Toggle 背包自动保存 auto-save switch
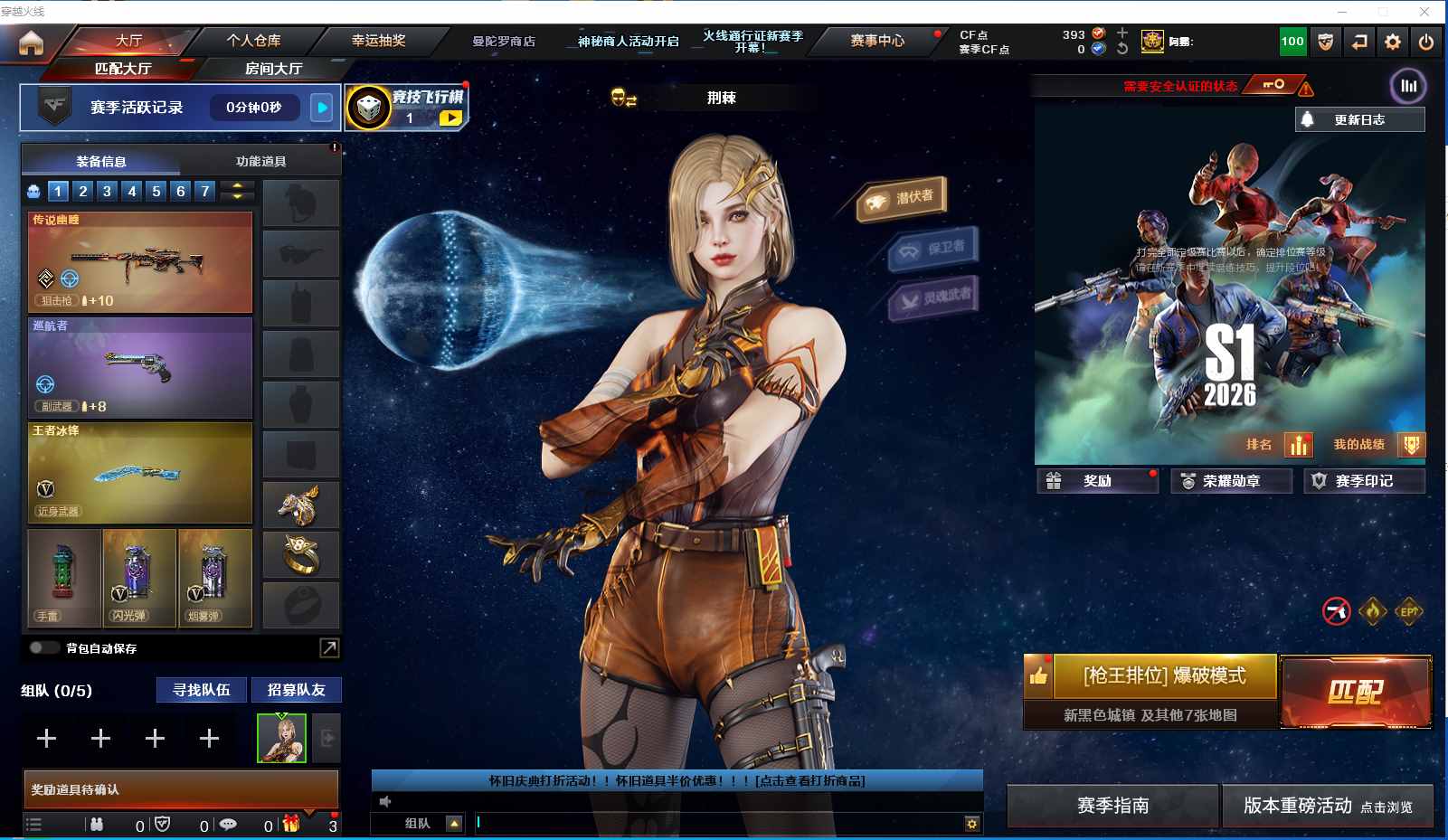The height and width of the screenshot is (840, 1448). [43, 647]
